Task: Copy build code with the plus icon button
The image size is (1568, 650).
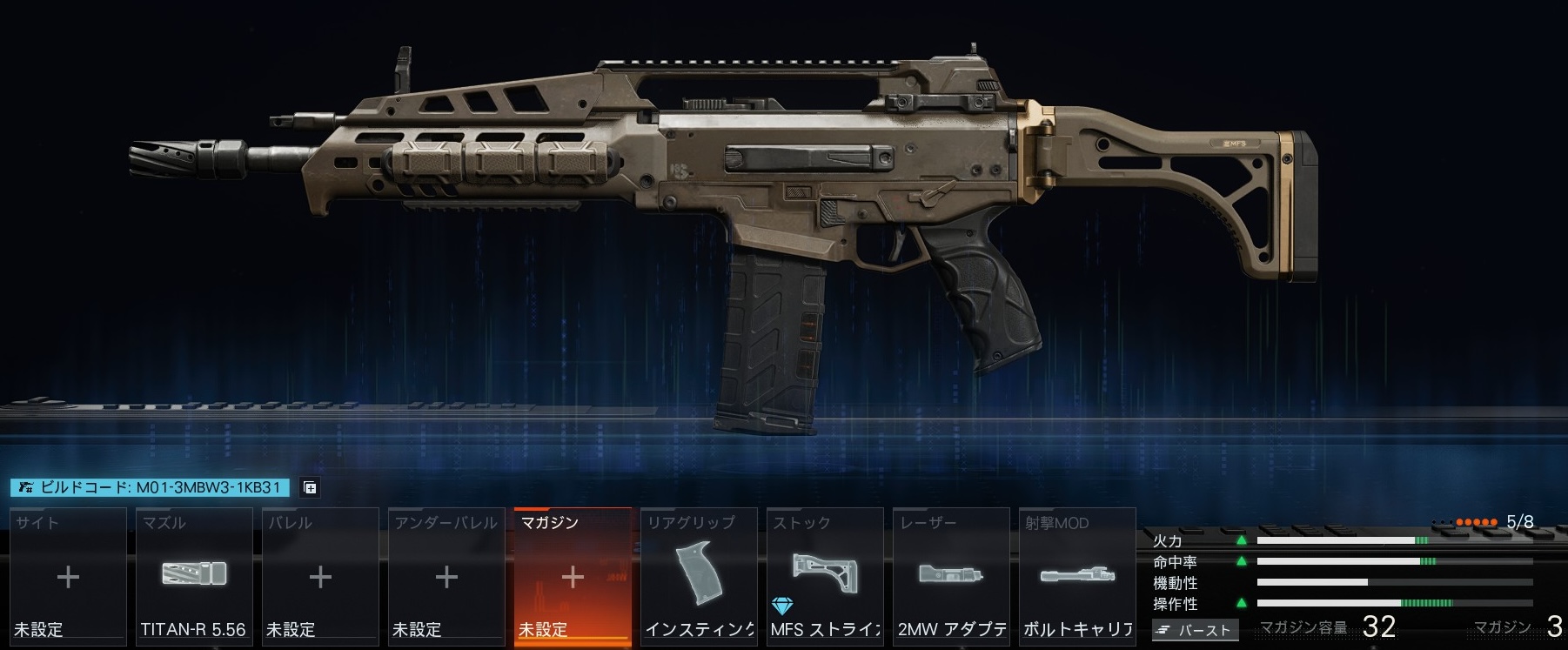Action: pos(310,487)
